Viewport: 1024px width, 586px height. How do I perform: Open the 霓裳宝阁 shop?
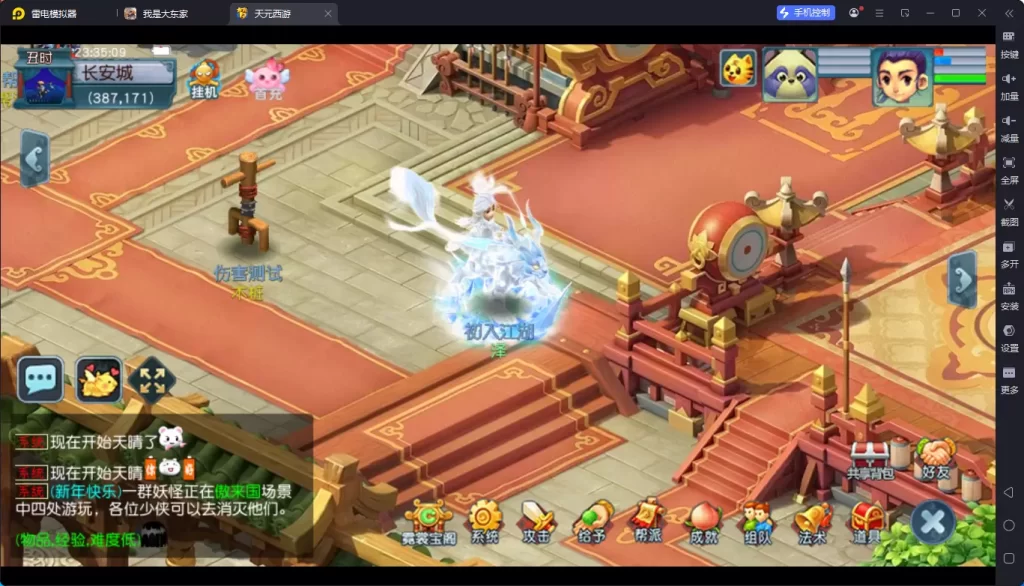coord(430,522)
